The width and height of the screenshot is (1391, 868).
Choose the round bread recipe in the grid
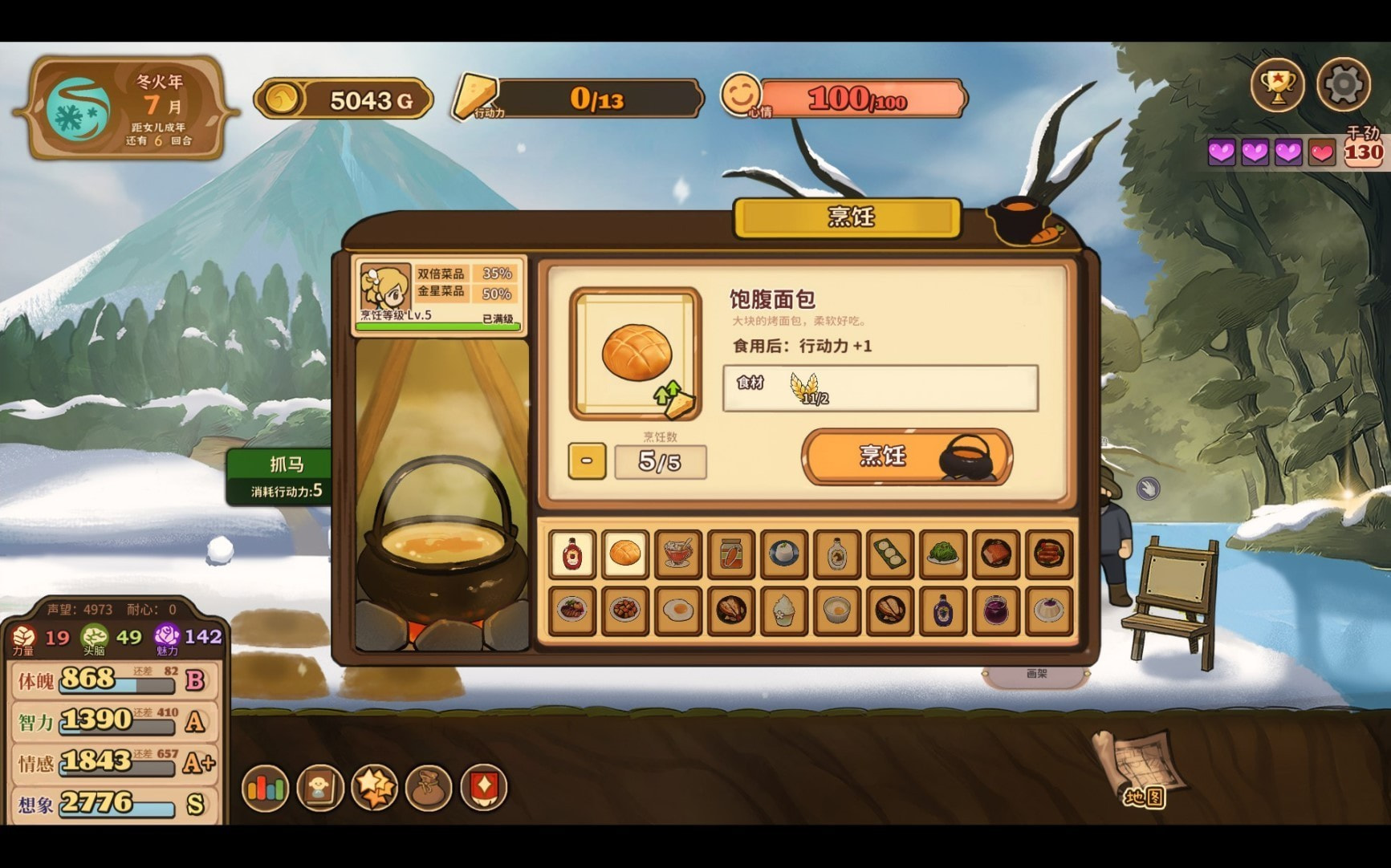[625, 554]
